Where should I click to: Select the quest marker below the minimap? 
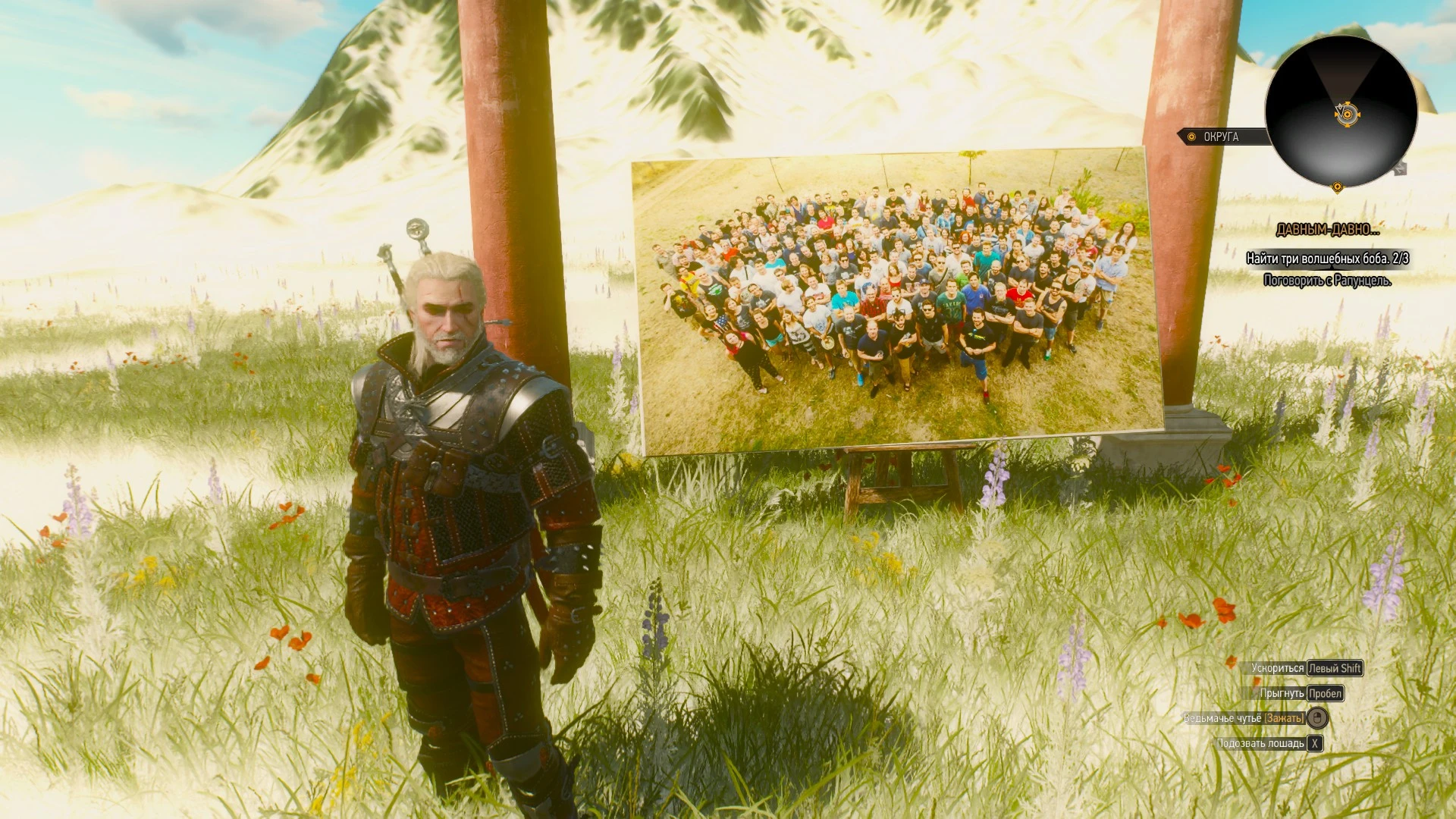click(x=1338, y=187)
